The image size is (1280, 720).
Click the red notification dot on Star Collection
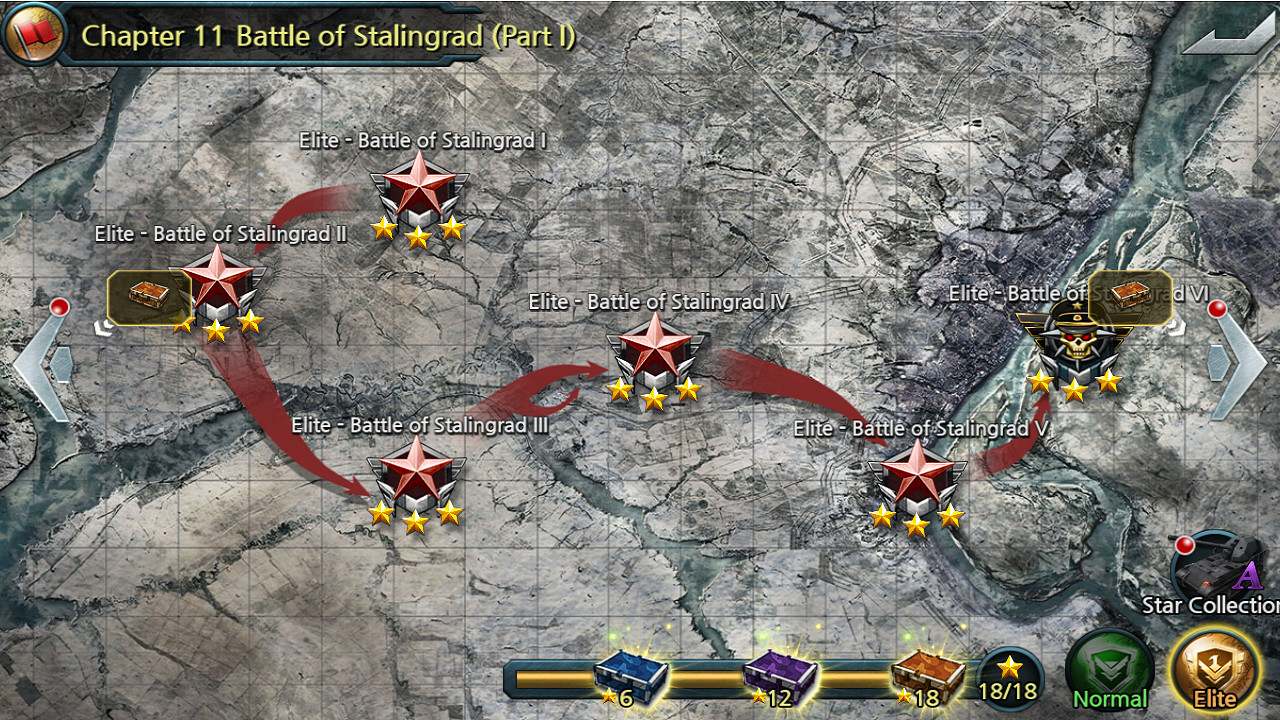coord(1186,546)
